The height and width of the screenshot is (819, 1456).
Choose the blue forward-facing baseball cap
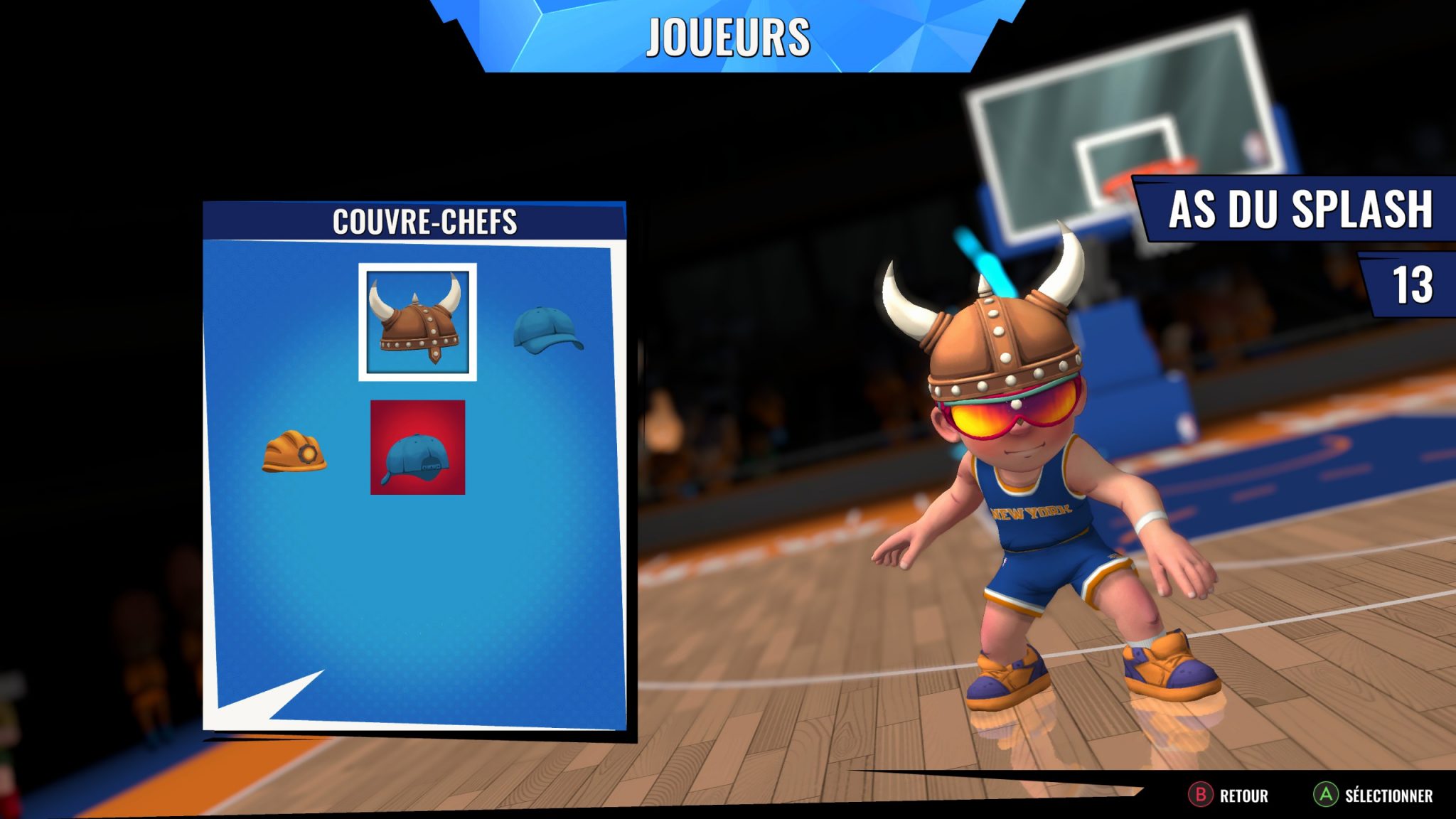547,331
